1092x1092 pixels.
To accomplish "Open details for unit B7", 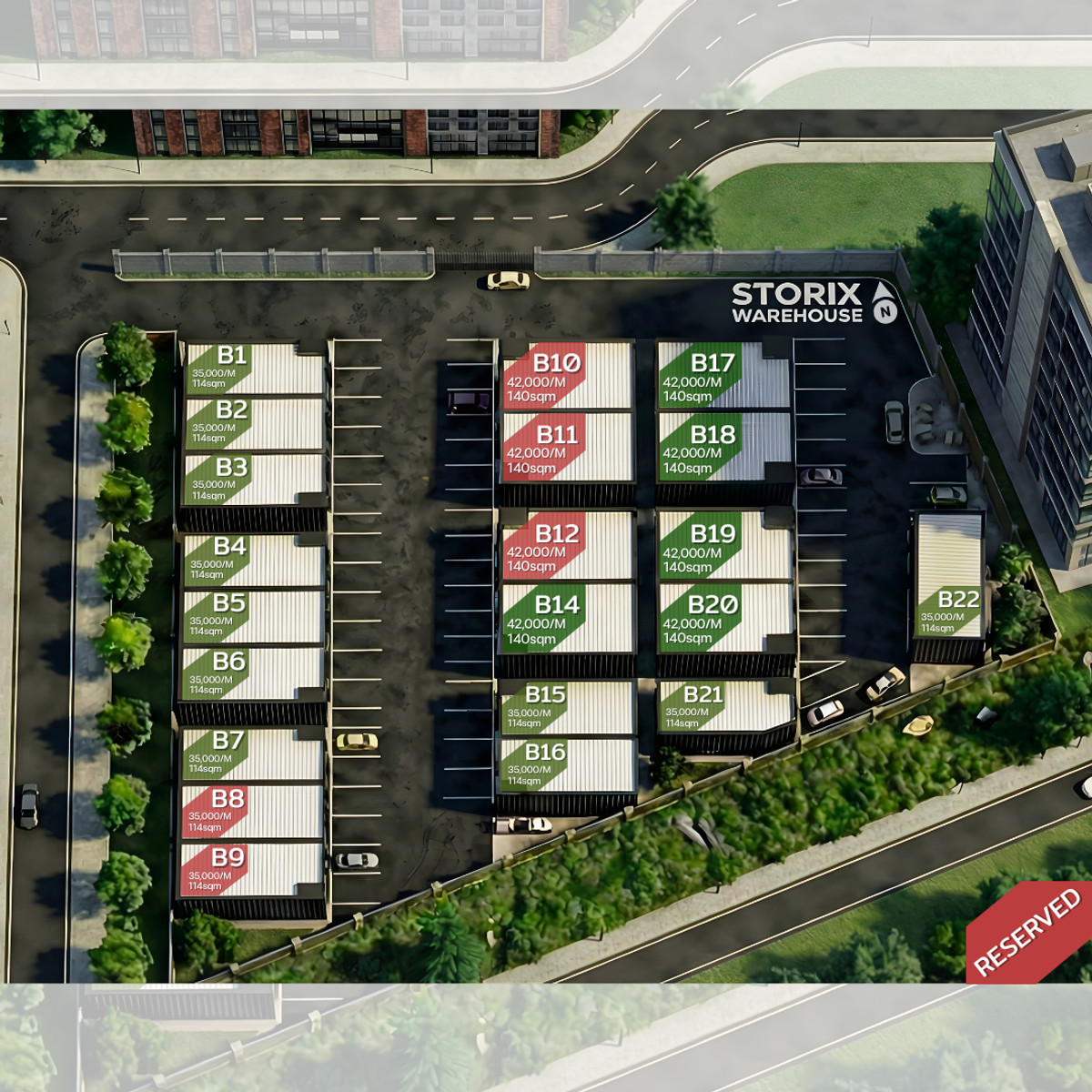I will point(252,754).
